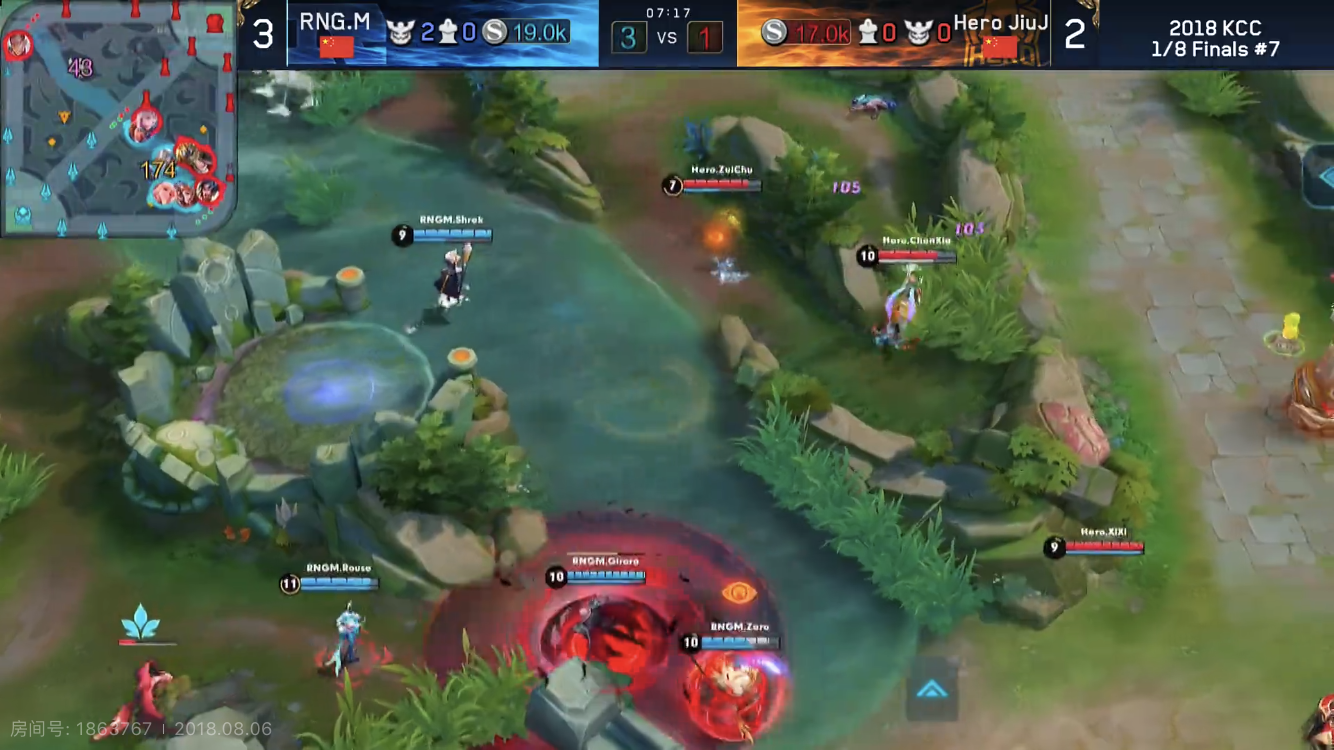Expand the bottom panel with the up-arrow button
The width and height of the screenshot is (1334, 750).
click(932, 689)
